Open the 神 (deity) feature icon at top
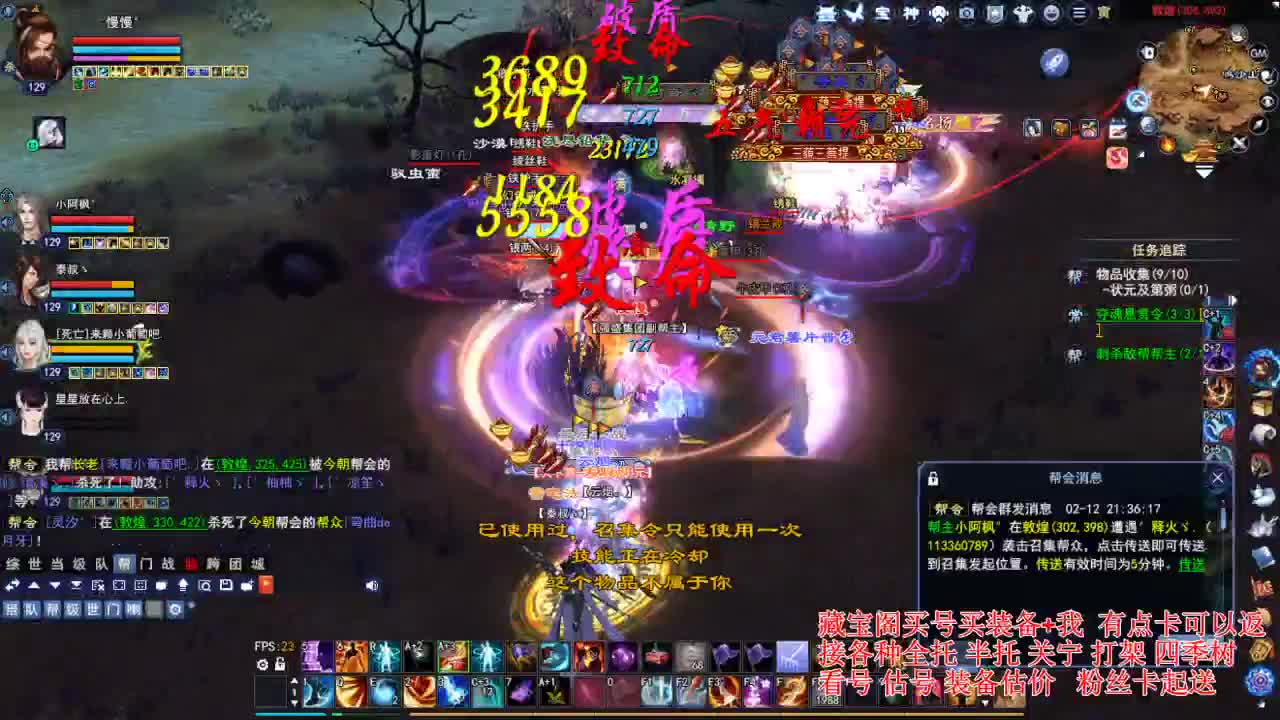The image size is (1280, 720). 912,12
